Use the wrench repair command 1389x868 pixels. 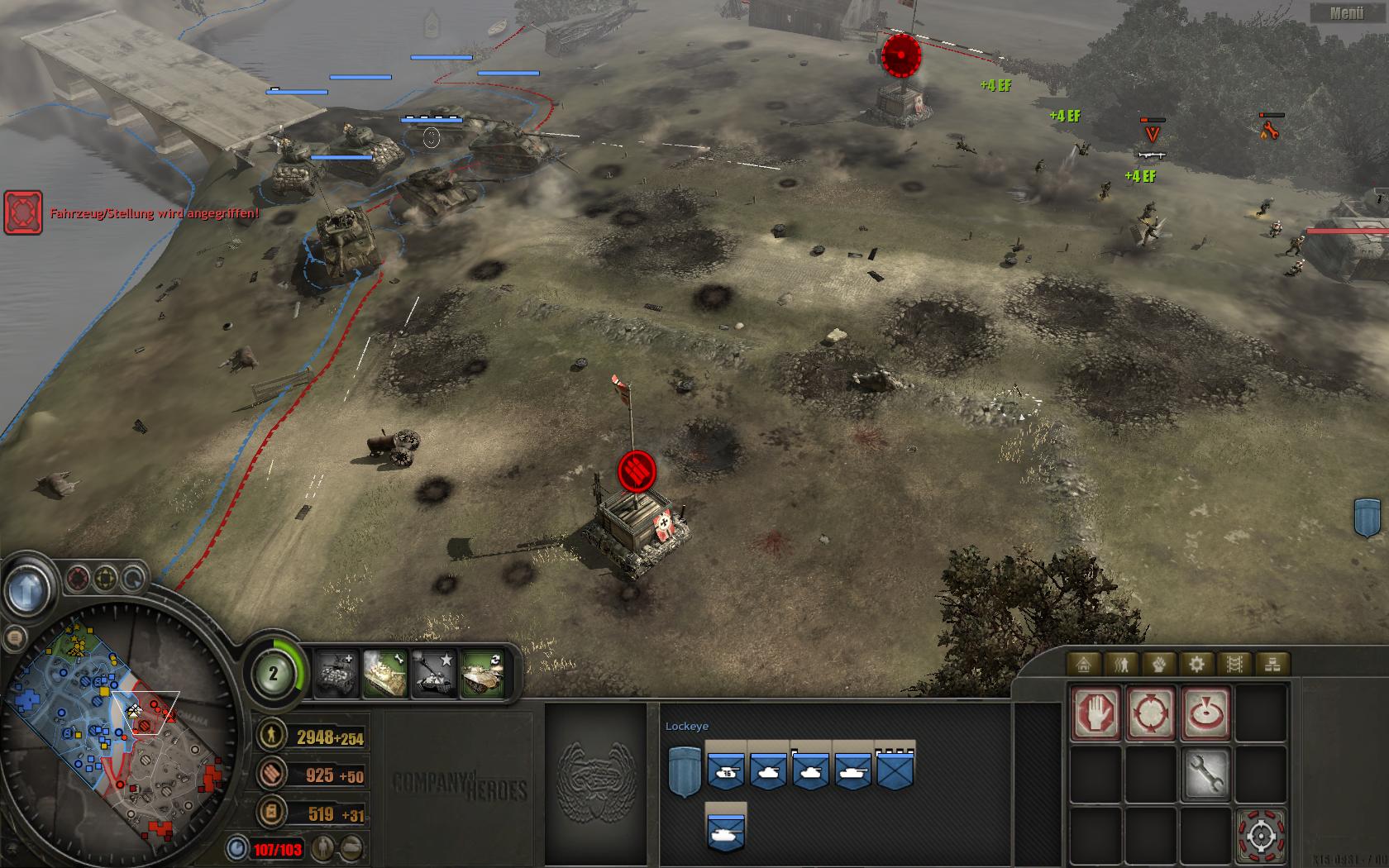(x=1205, y=774)
